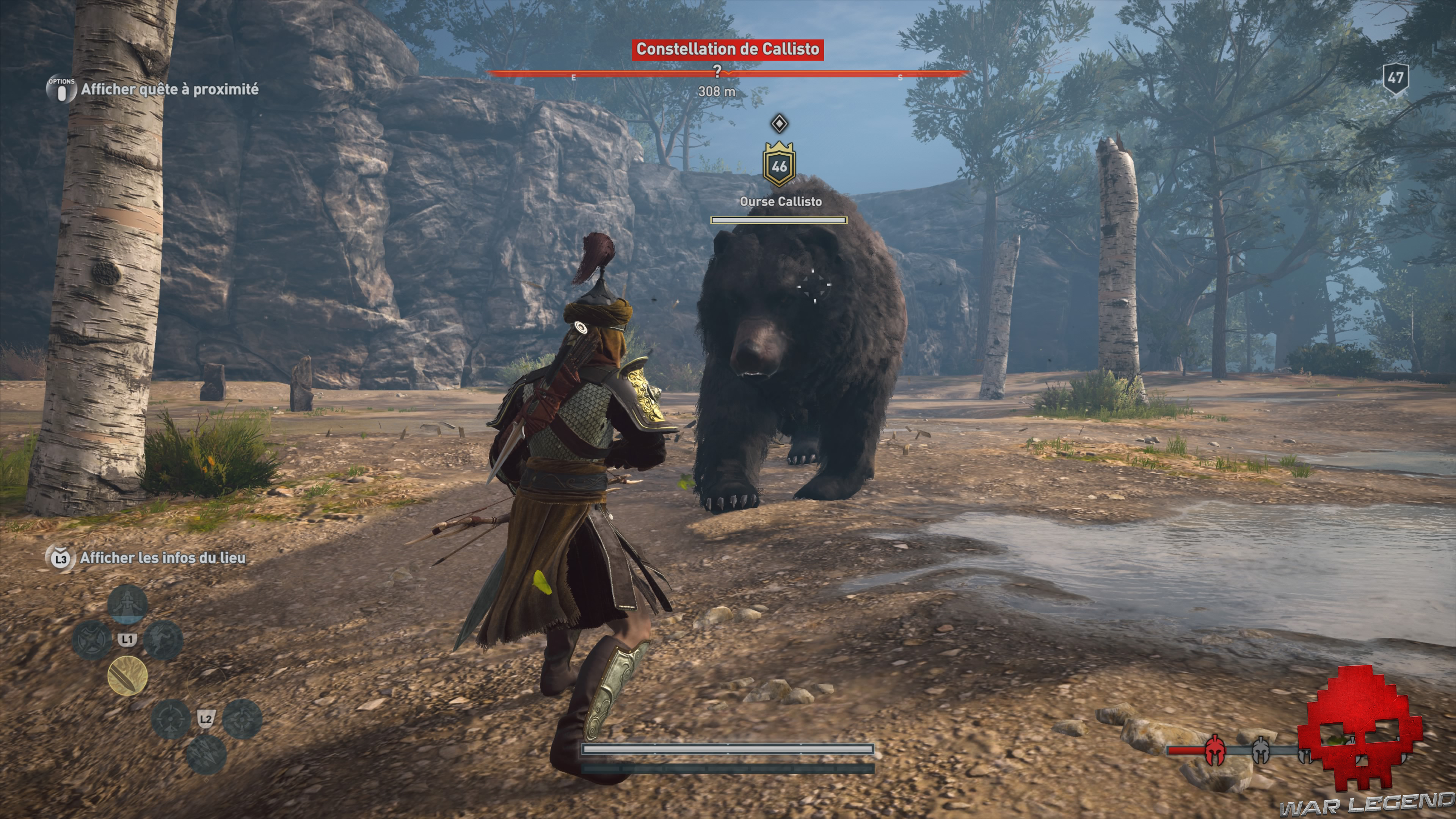
Task: Select the Constellation de Callisto quest banner
Action: pyautogui.click(x=728, y=49)
